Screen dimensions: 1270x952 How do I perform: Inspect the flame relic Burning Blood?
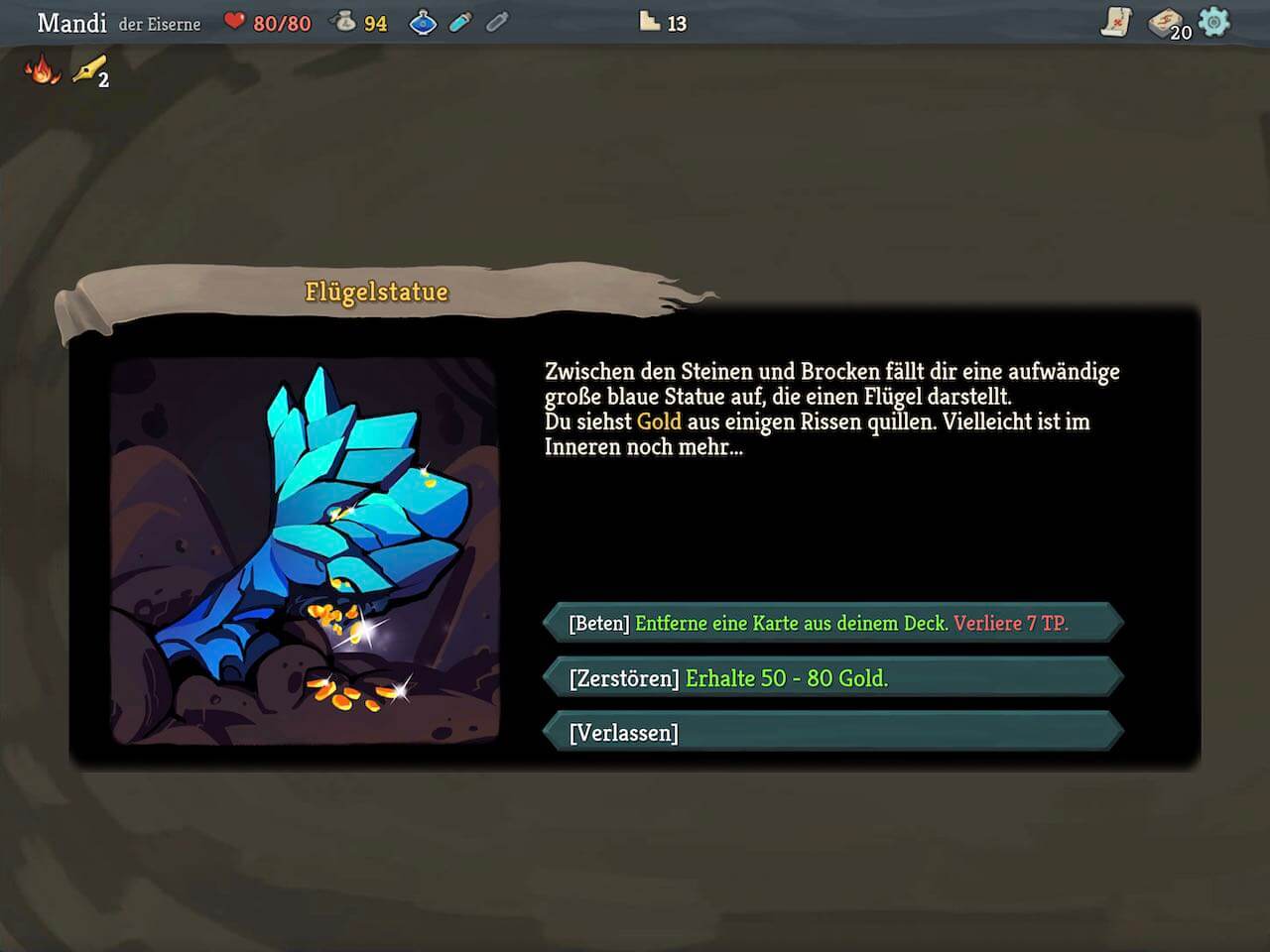point(42,69)
